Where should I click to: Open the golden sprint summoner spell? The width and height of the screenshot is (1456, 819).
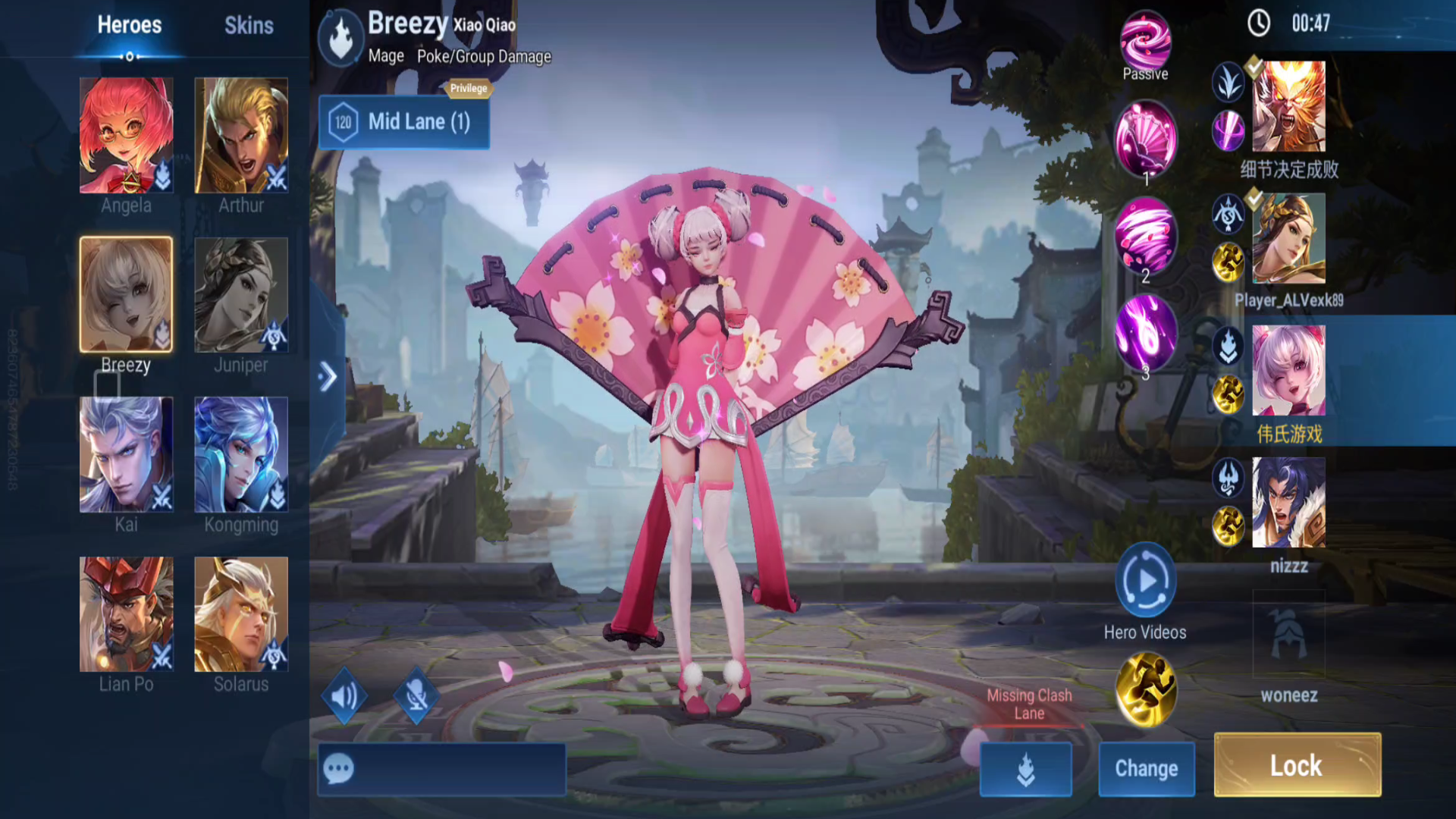pos(1145,689)
